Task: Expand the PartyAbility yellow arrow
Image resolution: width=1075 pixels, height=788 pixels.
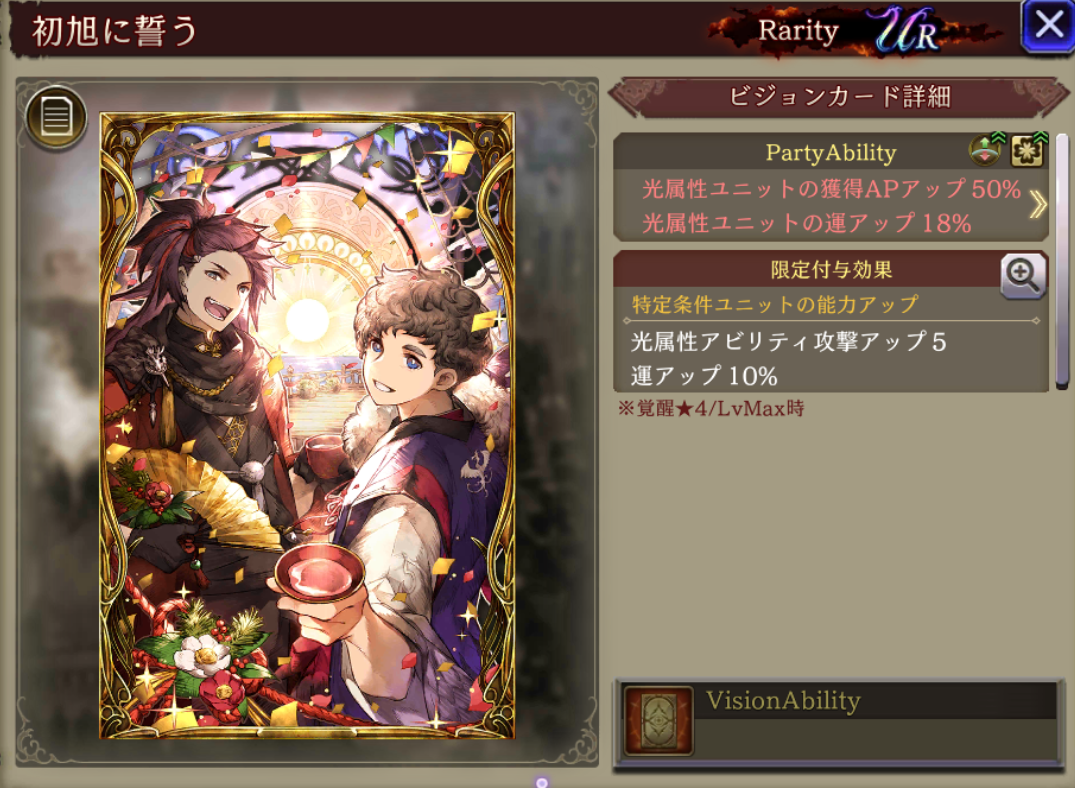Action: (1038, 204)
